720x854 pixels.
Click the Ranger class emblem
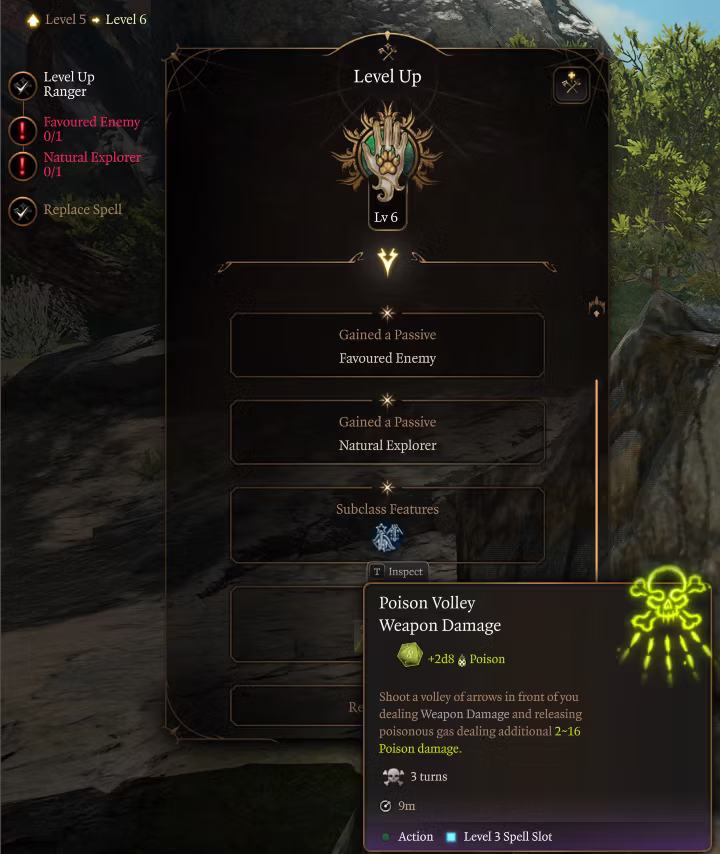[387, 157]
